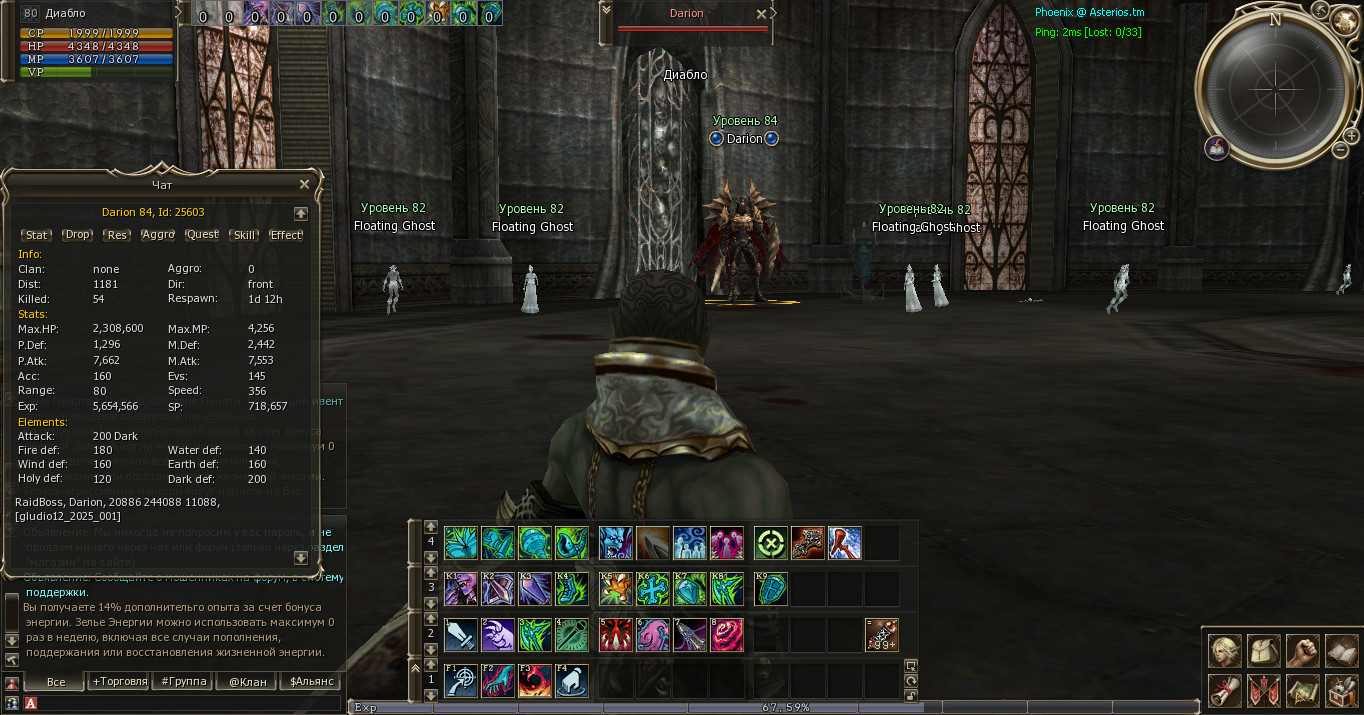The height and width of the screenshot is (715, 1364).
Task: Open the clan banners menu icon
Action: 1263,690
